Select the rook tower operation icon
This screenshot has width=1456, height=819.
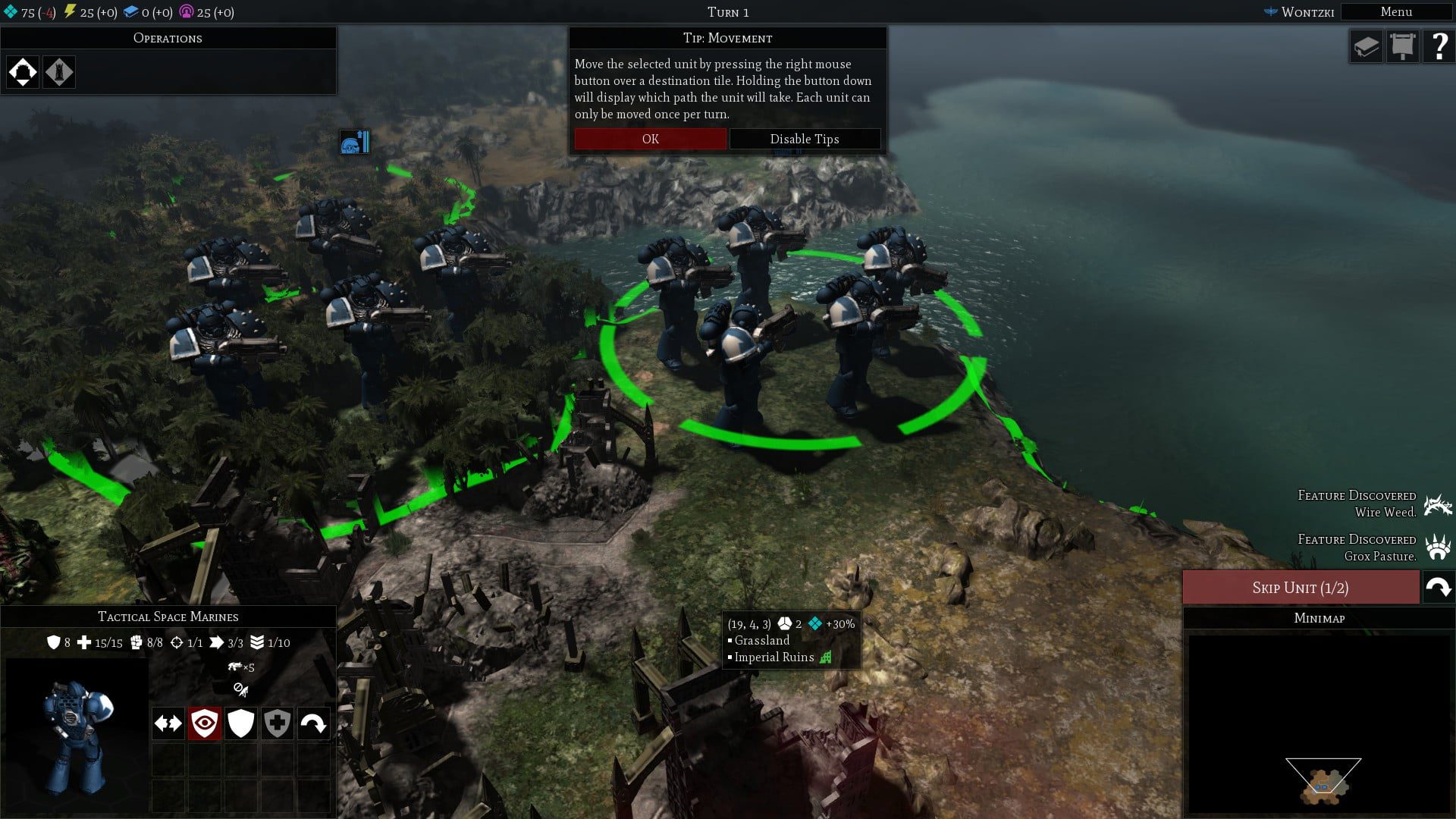[x=59, y=72]
